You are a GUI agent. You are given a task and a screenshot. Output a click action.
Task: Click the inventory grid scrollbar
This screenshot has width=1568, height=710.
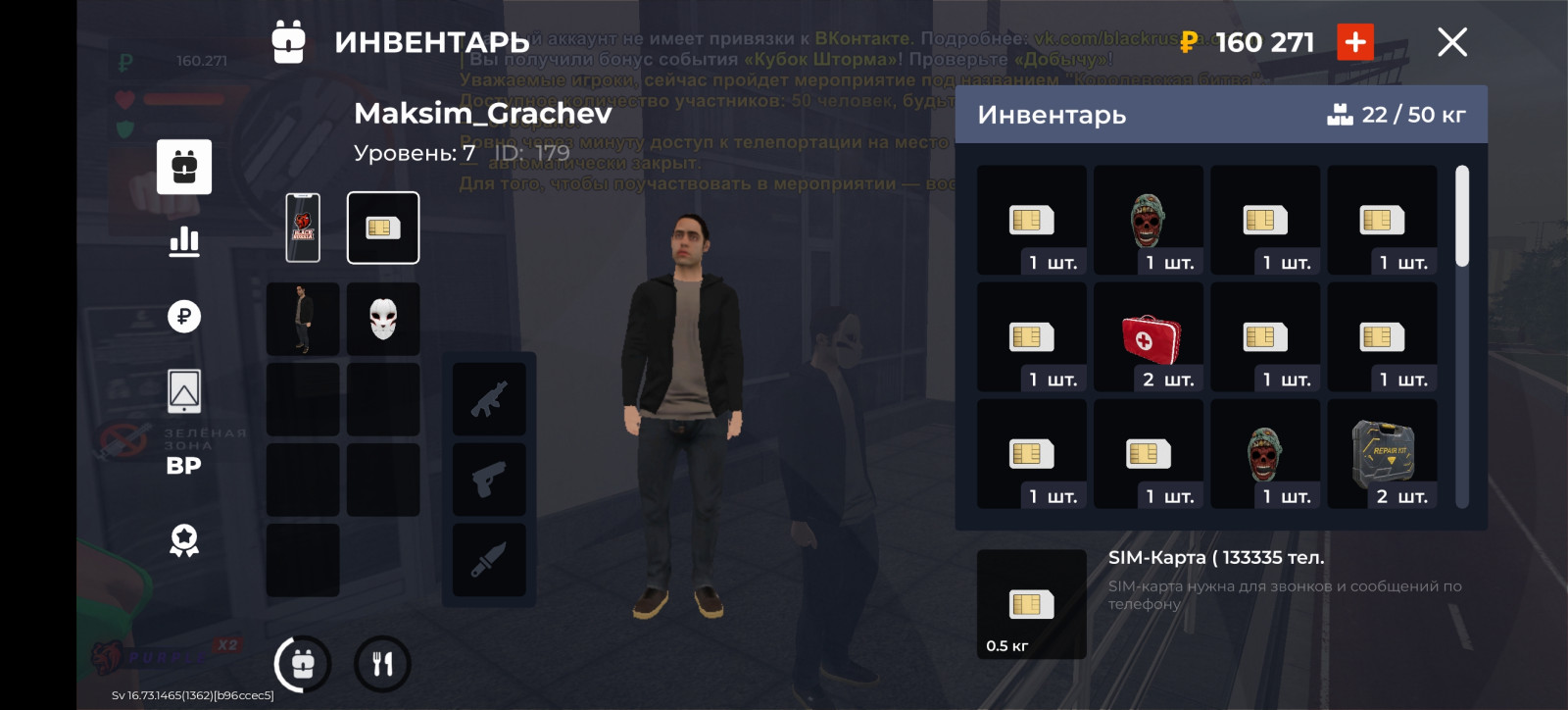1462,216
